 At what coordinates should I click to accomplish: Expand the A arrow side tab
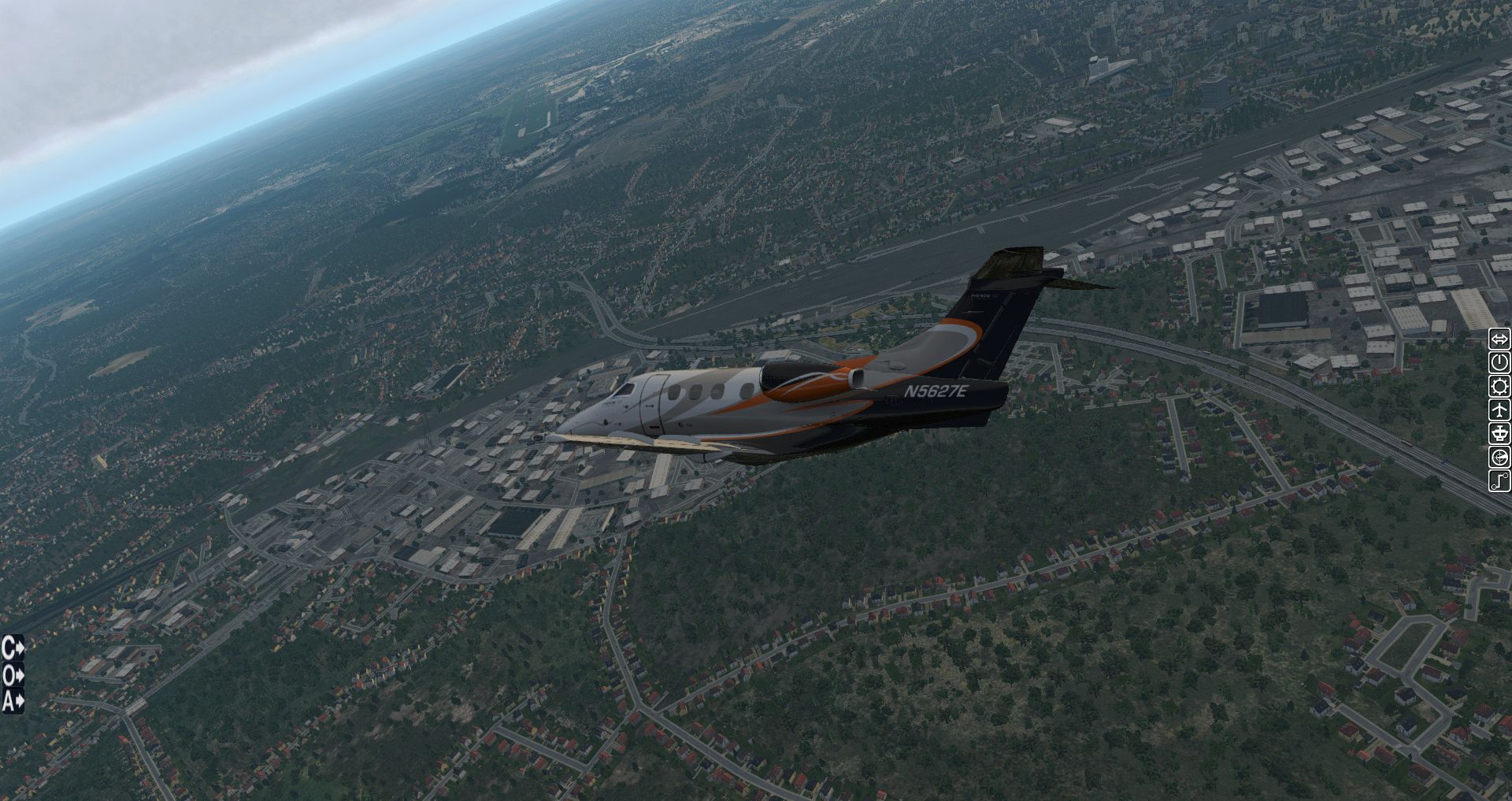[13, 700]
